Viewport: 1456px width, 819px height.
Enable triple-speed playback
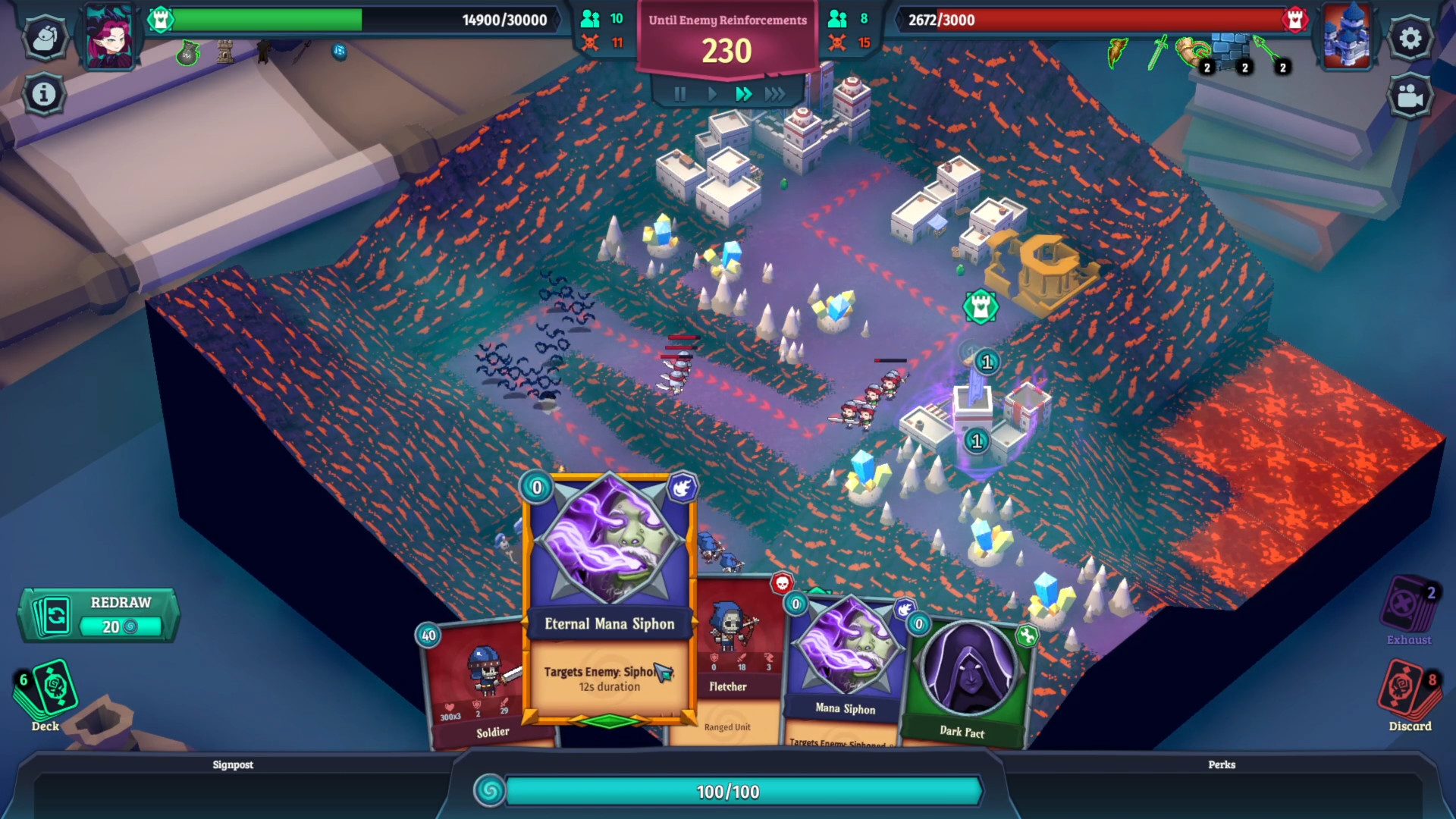click(x=775, y=94)
